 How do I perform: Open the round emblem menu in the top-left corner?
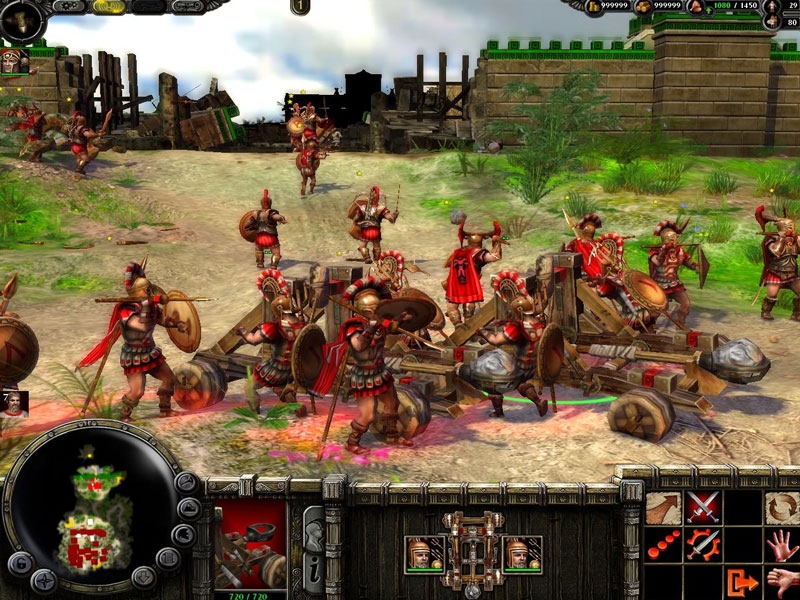point(22,19)
